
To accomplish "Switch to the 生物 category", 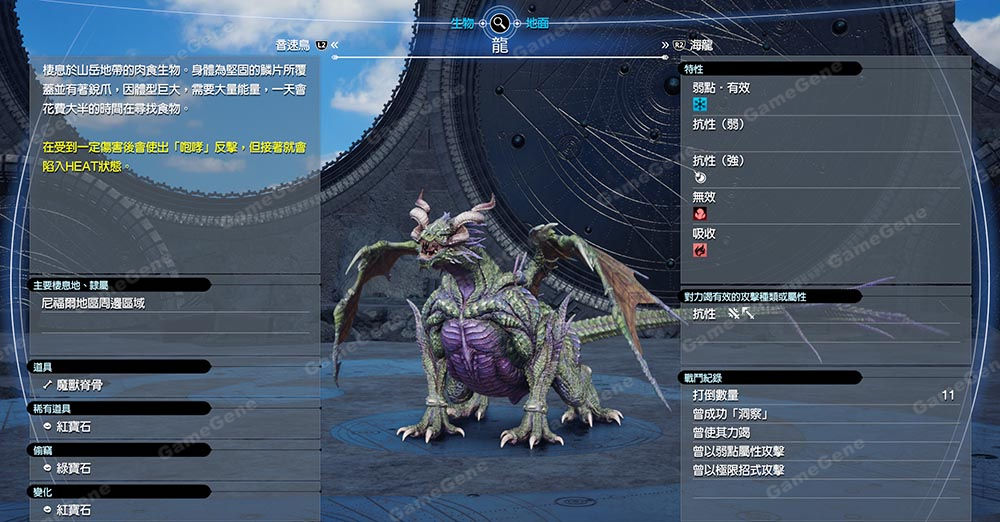I will pyautogui.click(x=462, y=22).
